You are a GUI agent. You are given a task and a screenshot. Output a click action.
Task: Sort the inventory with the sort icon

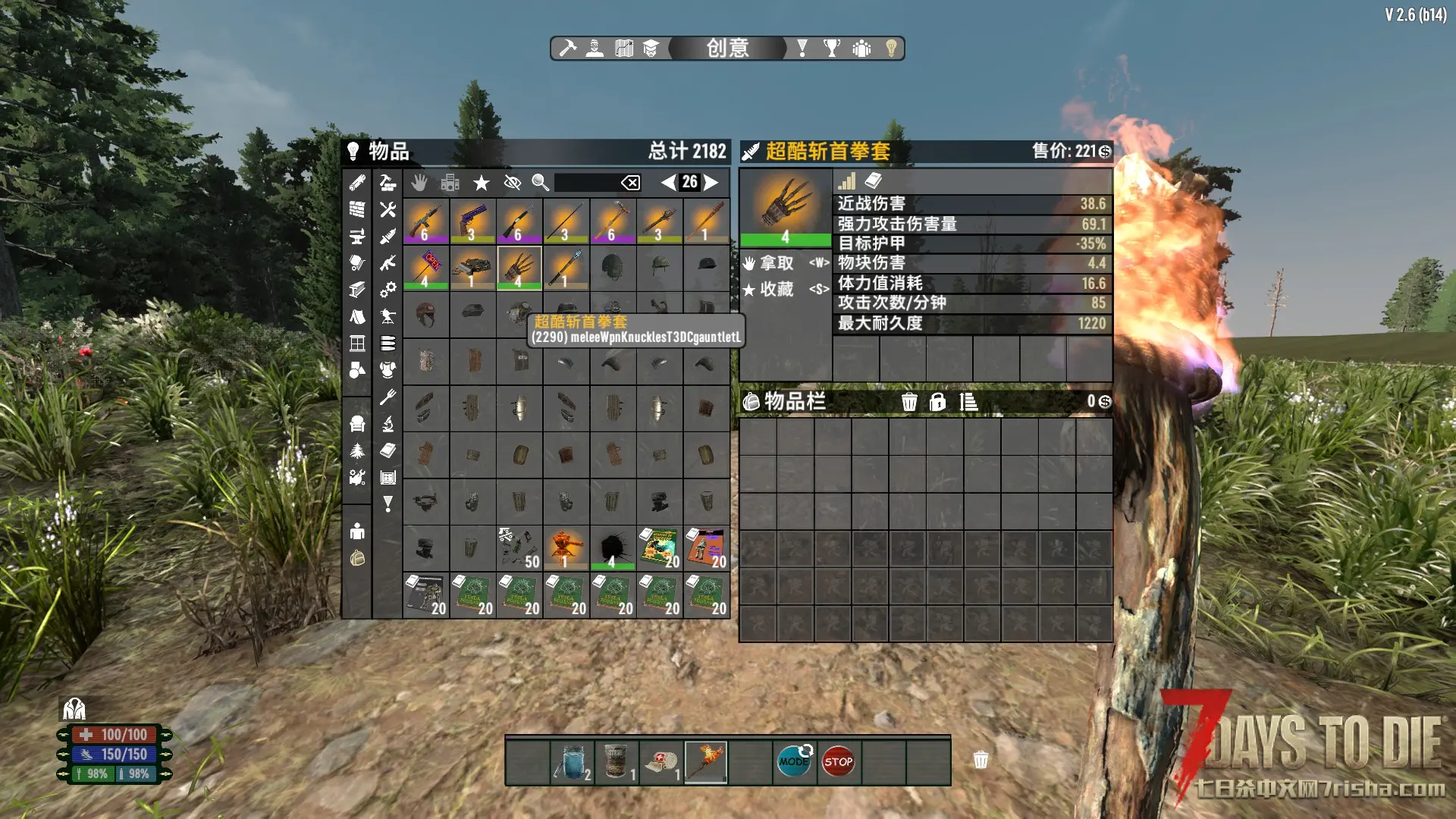coord(968,402)
